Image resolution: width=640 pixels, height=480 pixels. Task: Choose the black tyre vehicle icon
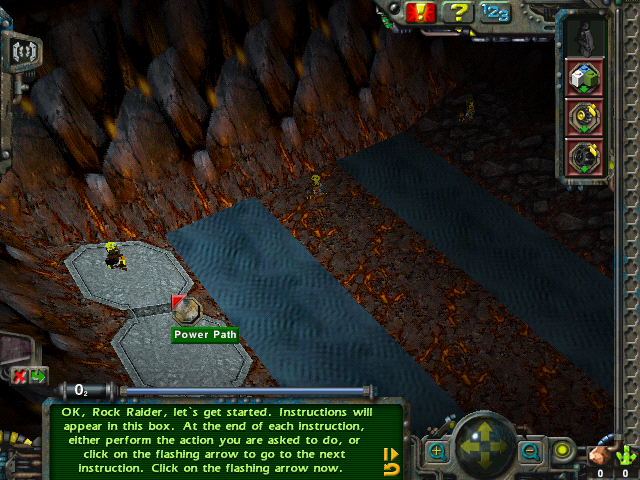[583, 157]
